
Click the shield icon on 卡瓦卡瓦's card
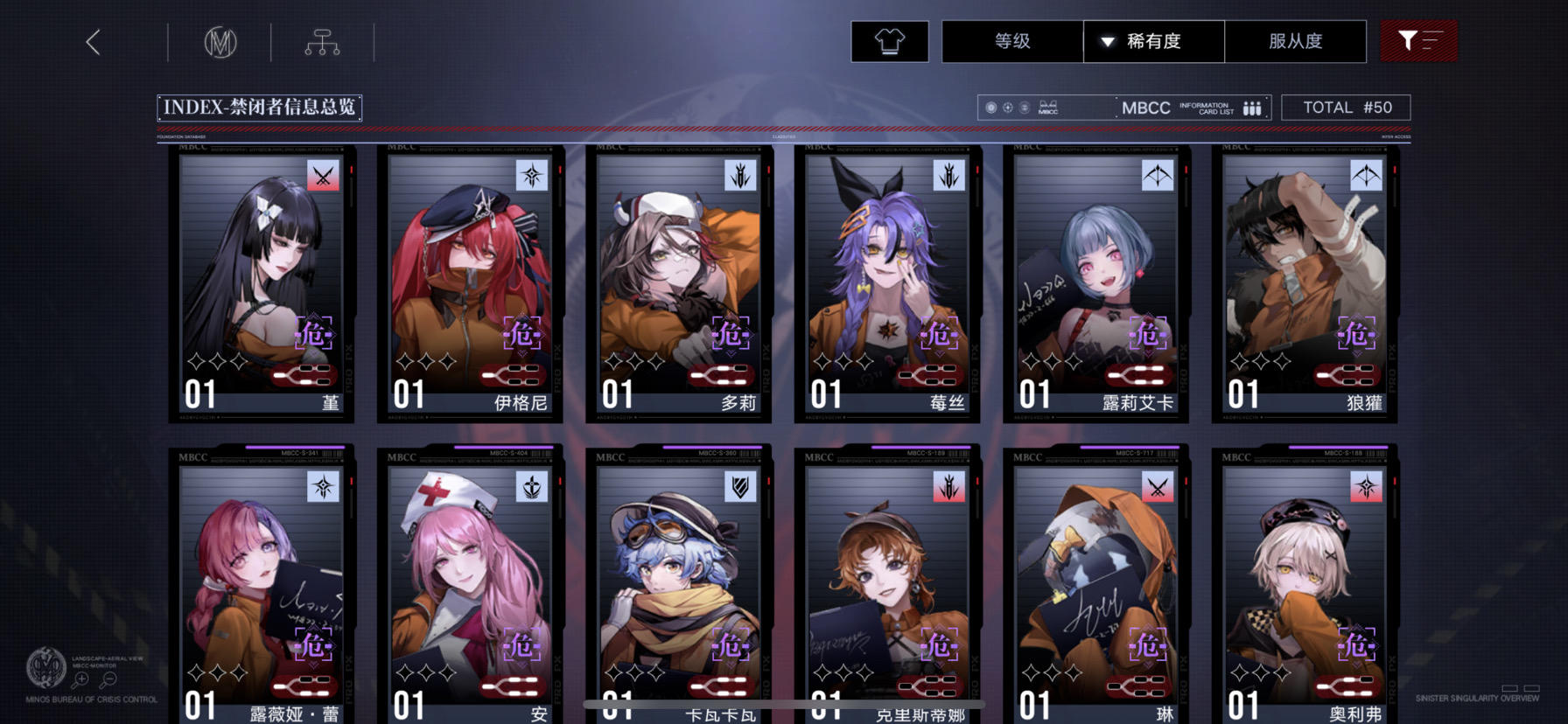(x=739, y=489)
